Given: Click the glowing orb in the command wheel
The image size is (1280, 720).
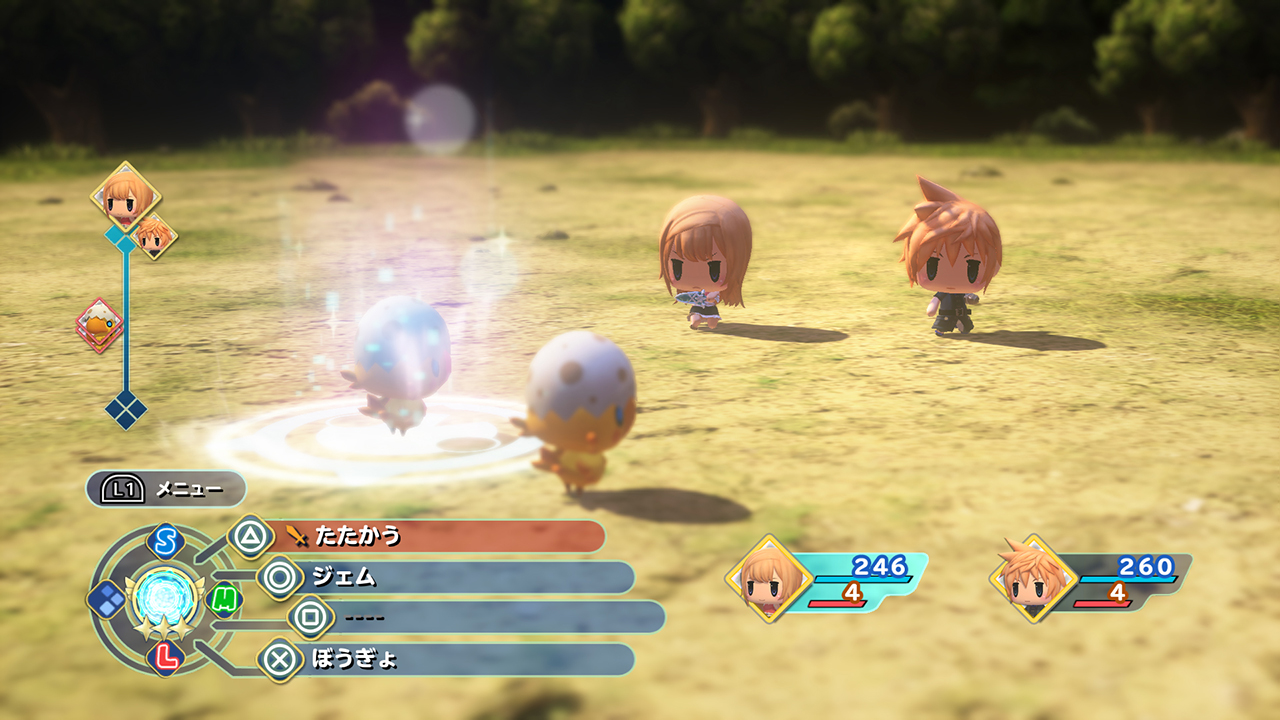Looking at the screenshot, I should pyautogui.click(x=162, y=596).
